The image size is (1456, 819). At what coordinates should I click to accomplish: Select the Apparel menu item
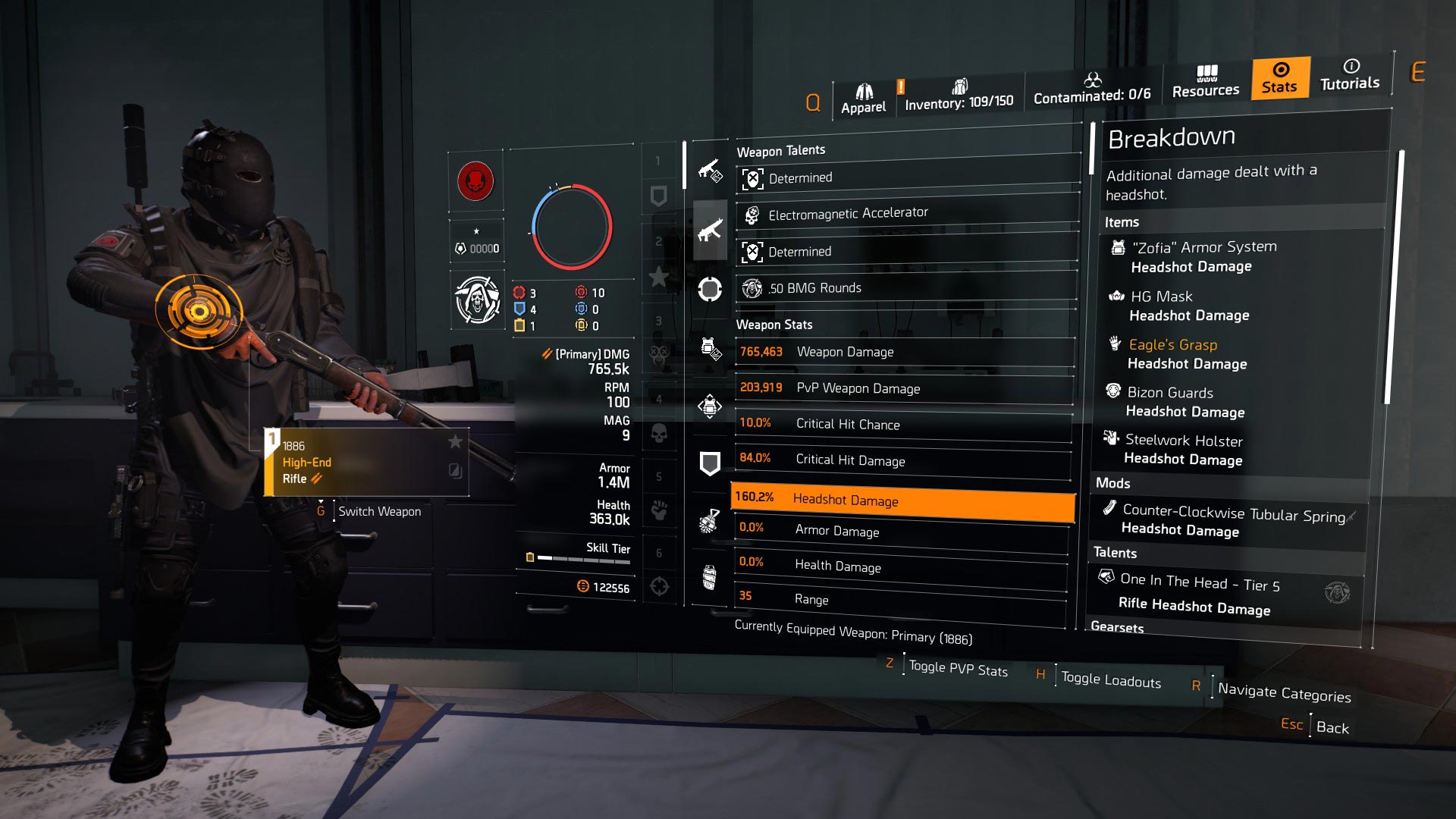coord(863,94)
